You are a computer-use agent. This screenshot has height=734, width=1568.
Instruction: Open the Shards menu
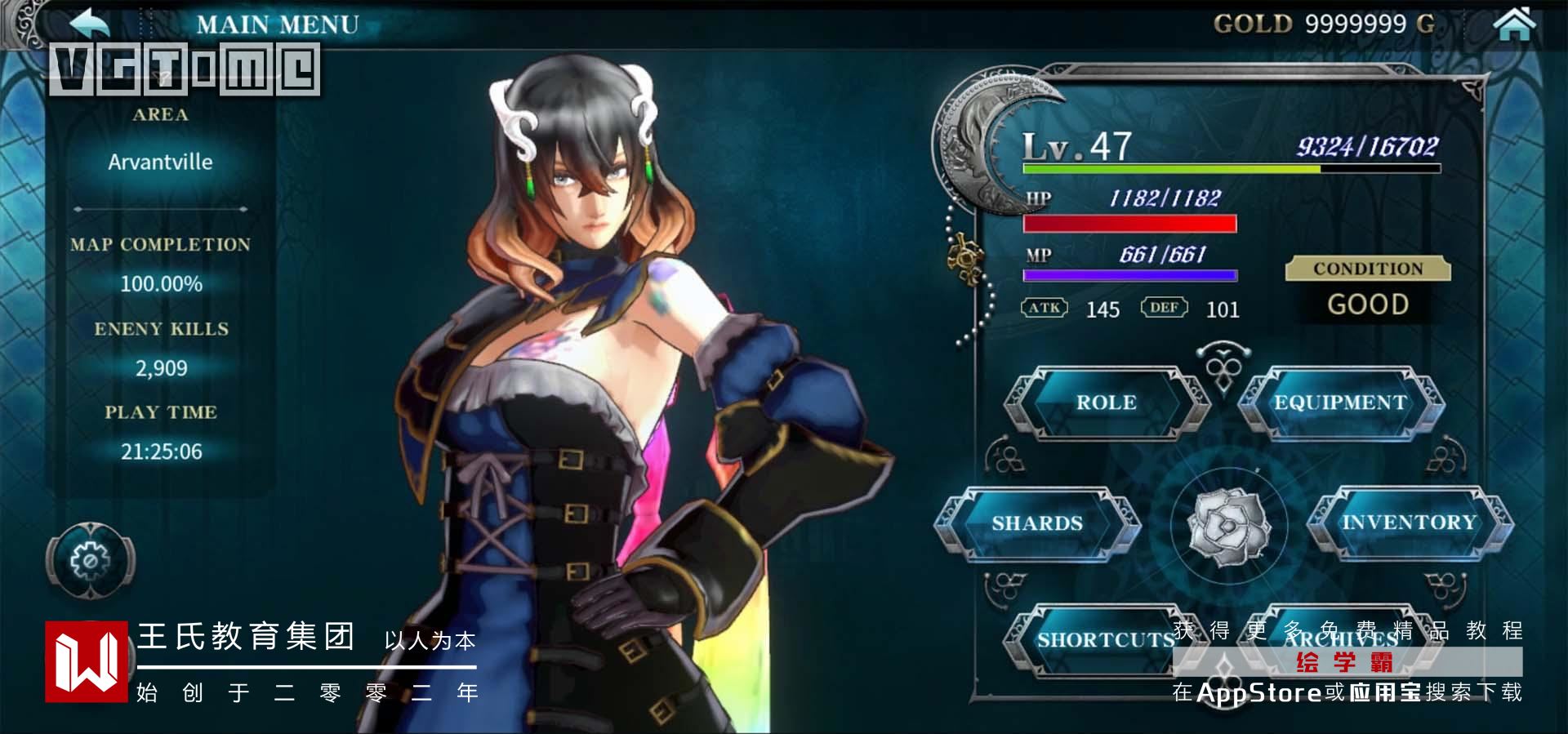click(x=1036, y=523)
